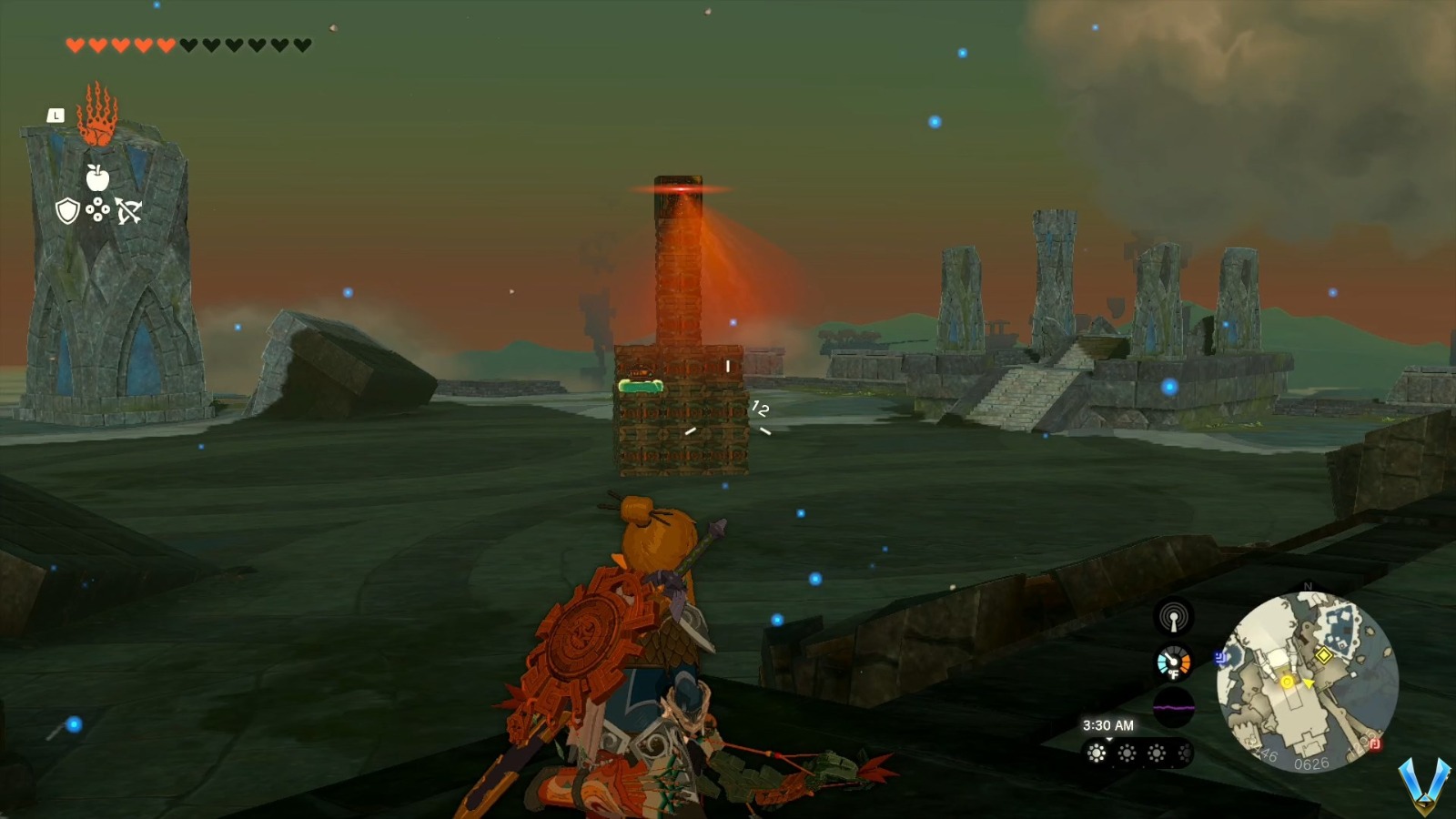The image size is (1456, 819).
Task: Toggle the highlighted first sun in weather forecast
Action: (1095, 753)
